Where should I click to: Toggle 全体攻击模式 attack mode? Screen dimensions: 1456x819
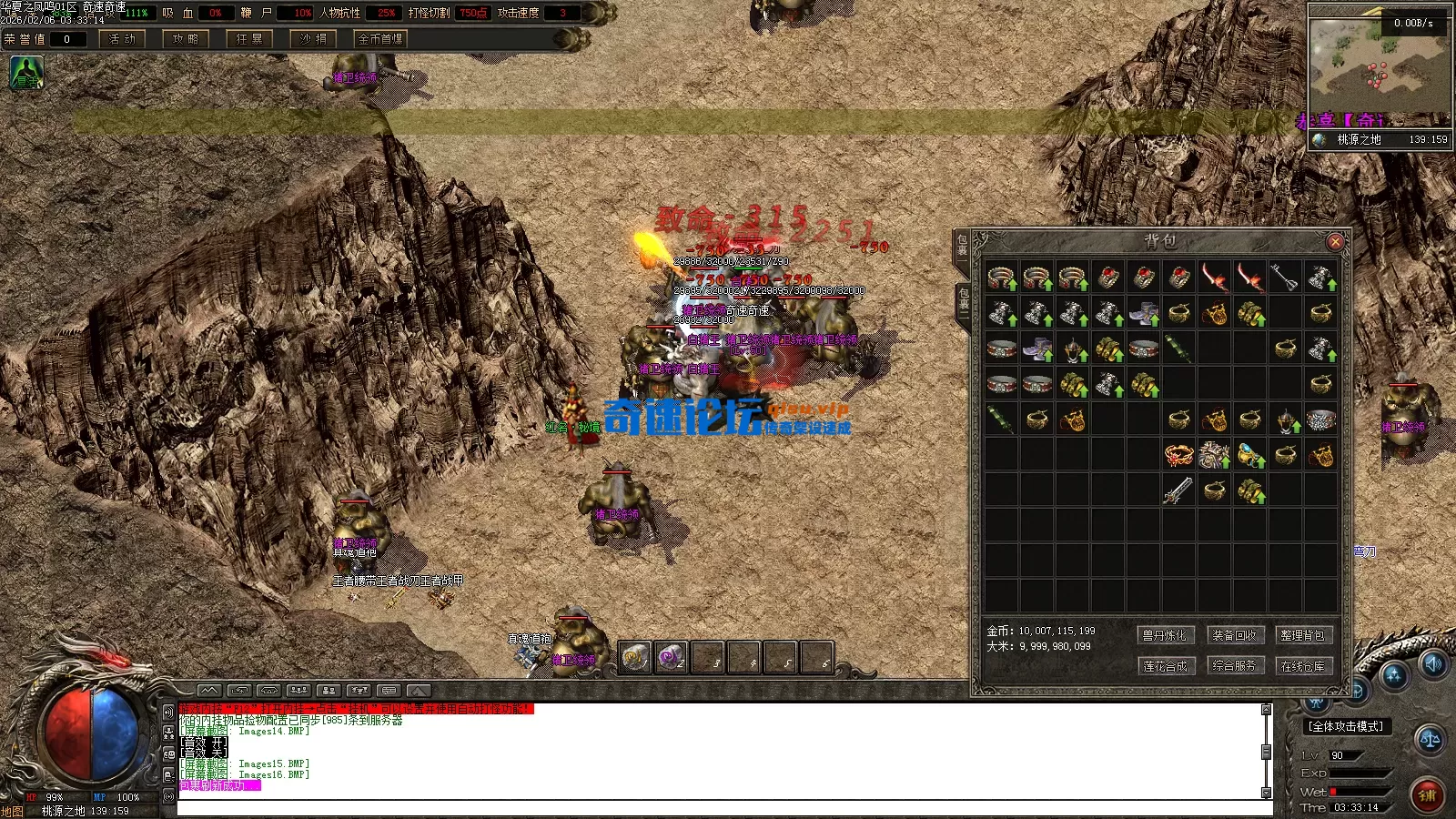(x=1346, y=725)
